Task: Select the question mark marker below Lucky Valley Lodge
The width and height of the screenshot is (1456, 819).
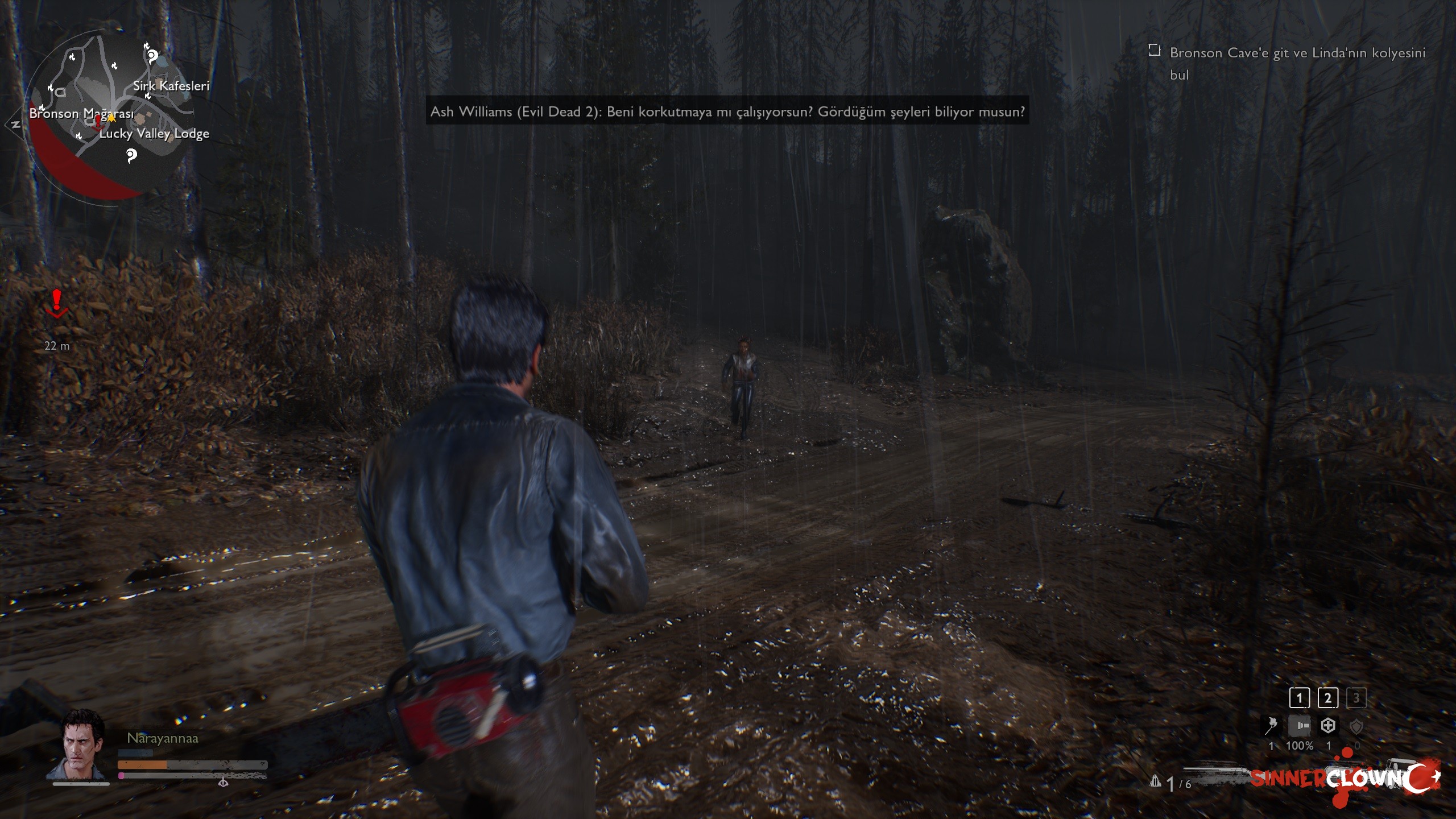Action: pyautogui.click(x=131, y=155)
